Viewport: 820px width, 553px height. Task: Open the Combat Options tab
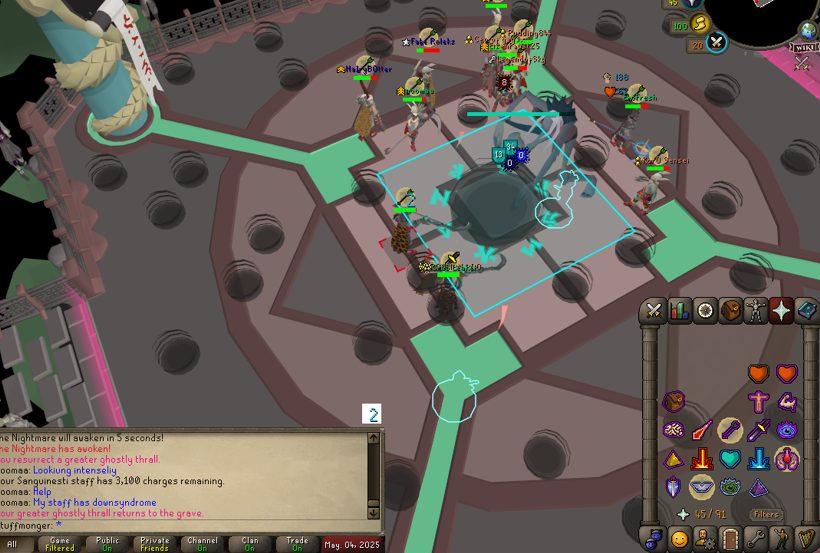click(x=655, y=310)
